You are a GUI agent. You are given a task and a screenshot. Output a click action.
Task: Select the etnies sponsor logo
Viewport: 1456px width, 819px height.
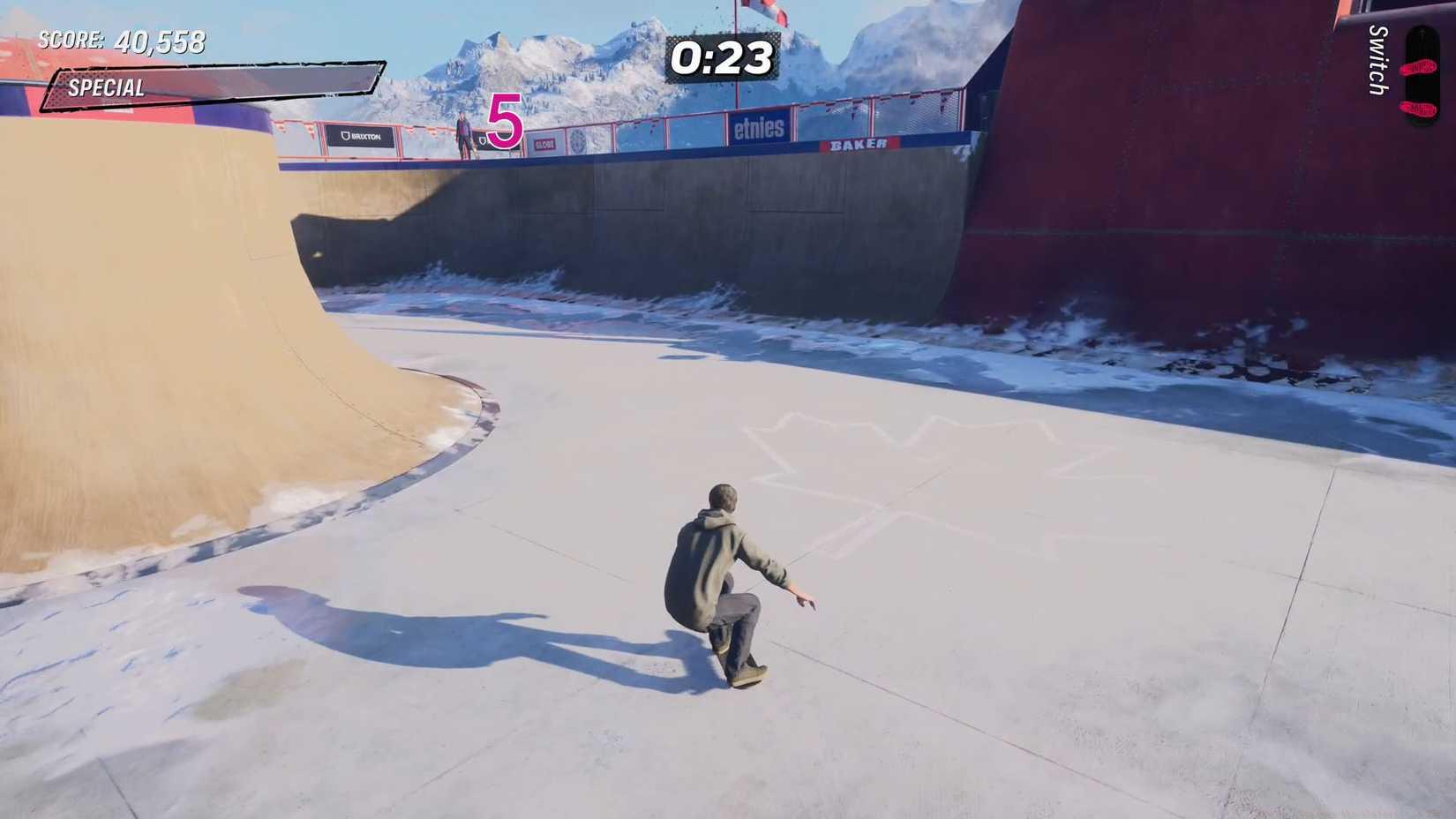pyautogui.click(x=762, y=130)
